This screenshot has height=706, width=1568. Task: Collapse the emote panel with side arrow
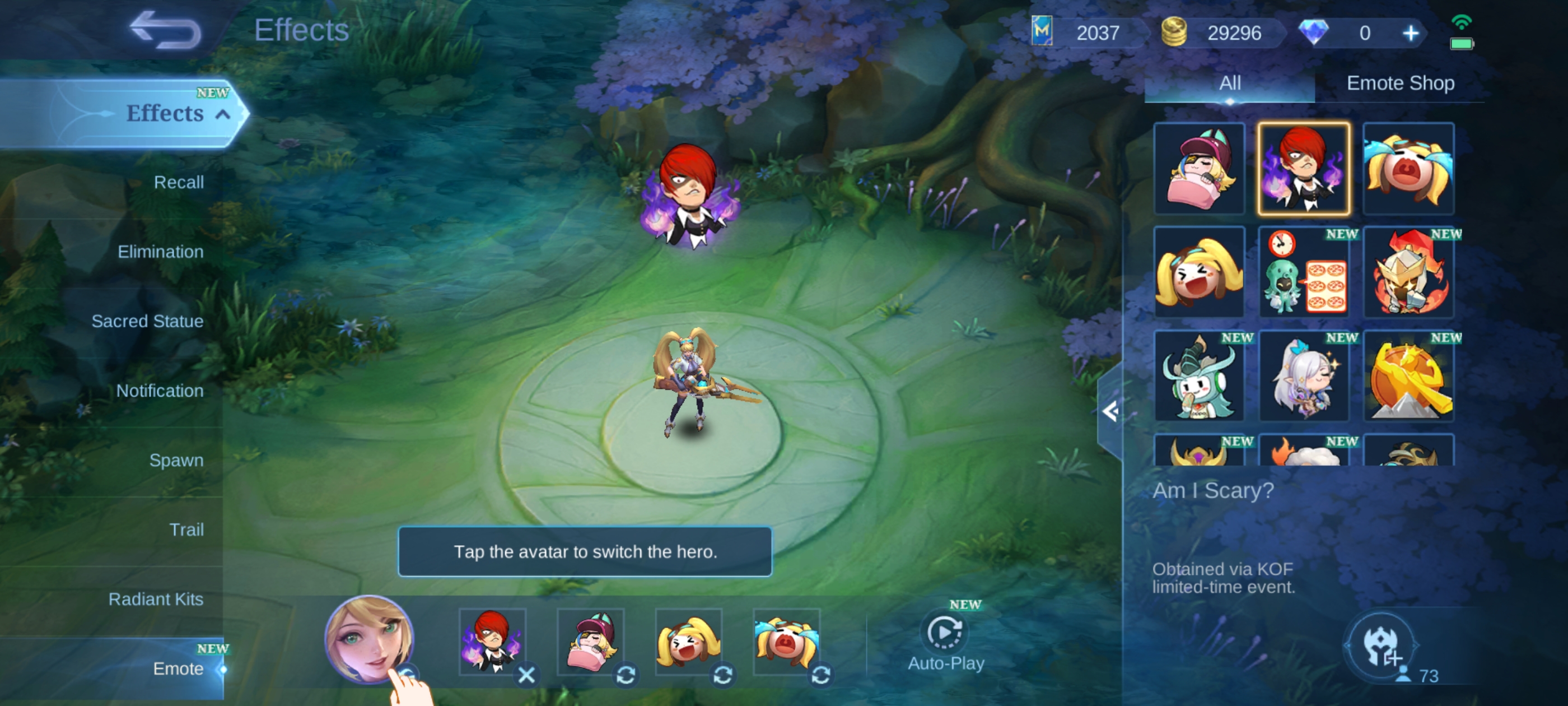click(x=1110, y=412)
